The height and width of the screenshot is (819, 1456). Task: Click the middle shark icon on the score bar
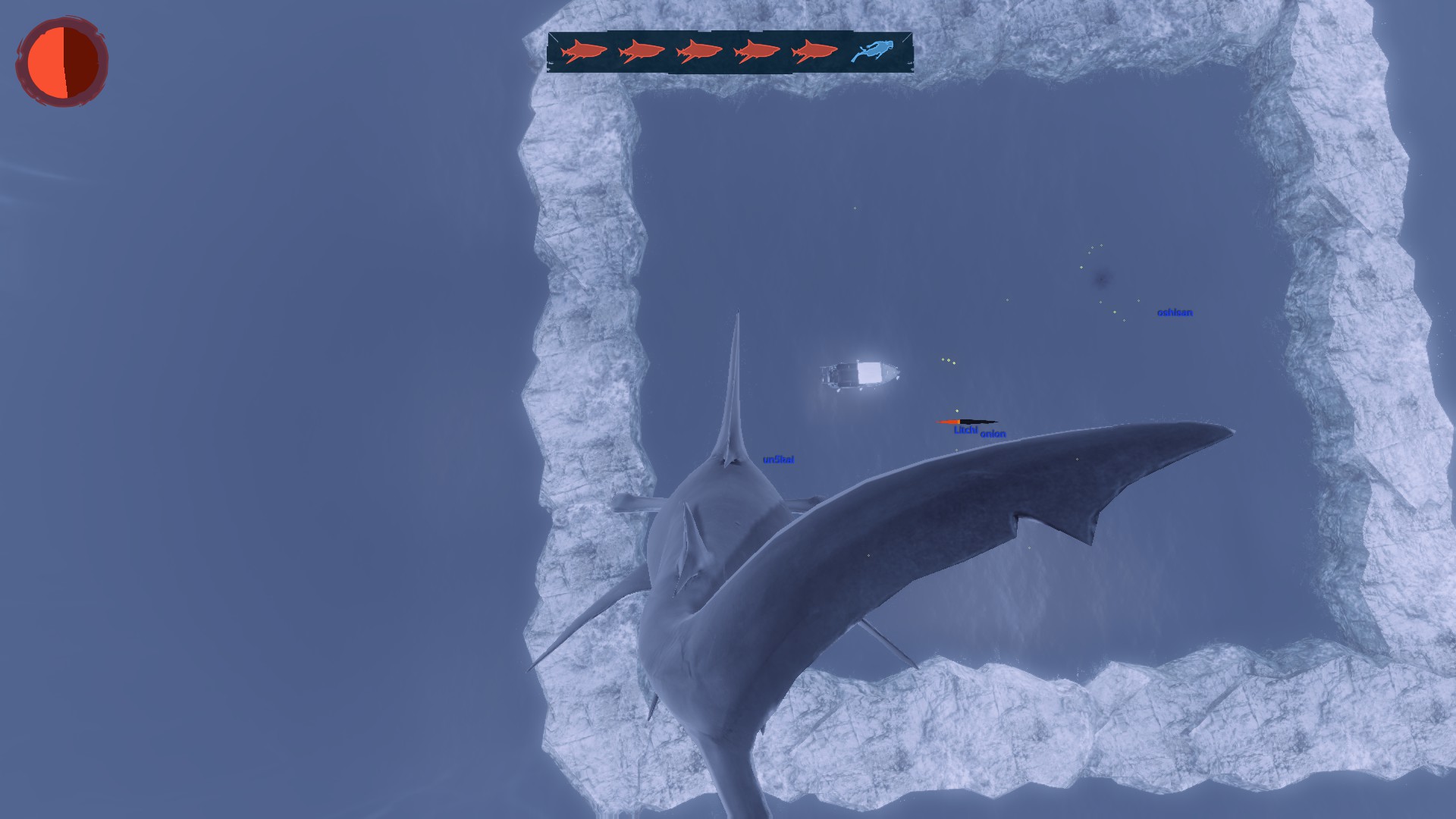coord(699,50)
